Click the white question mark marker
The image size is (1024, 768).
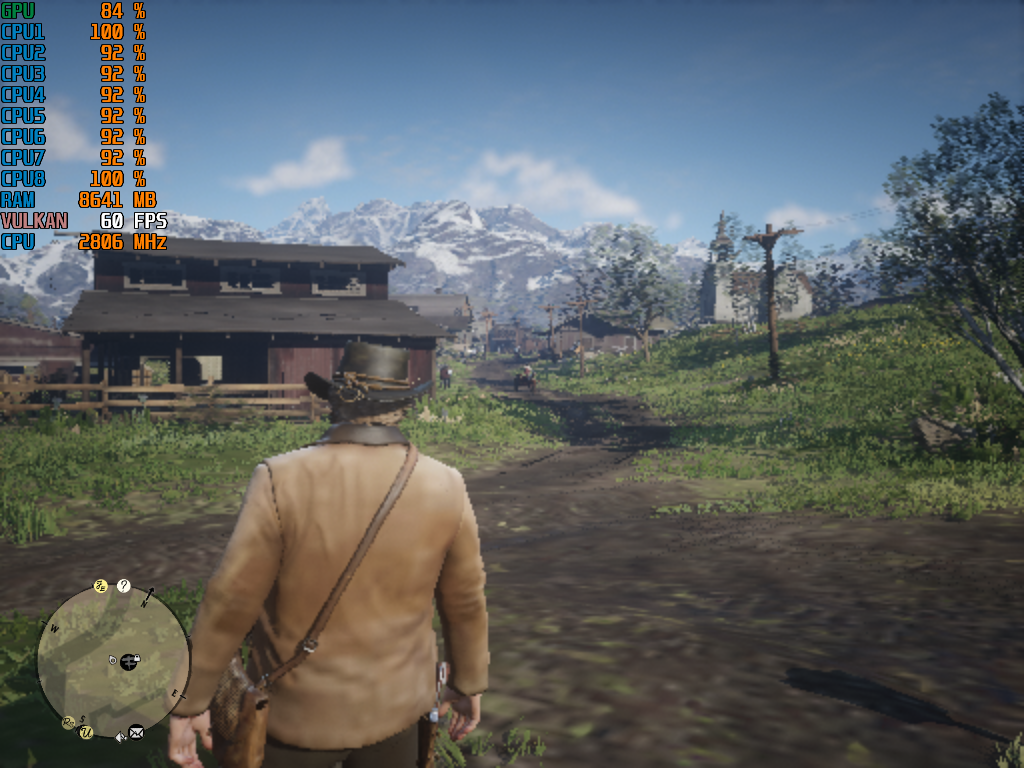point(124,586)
